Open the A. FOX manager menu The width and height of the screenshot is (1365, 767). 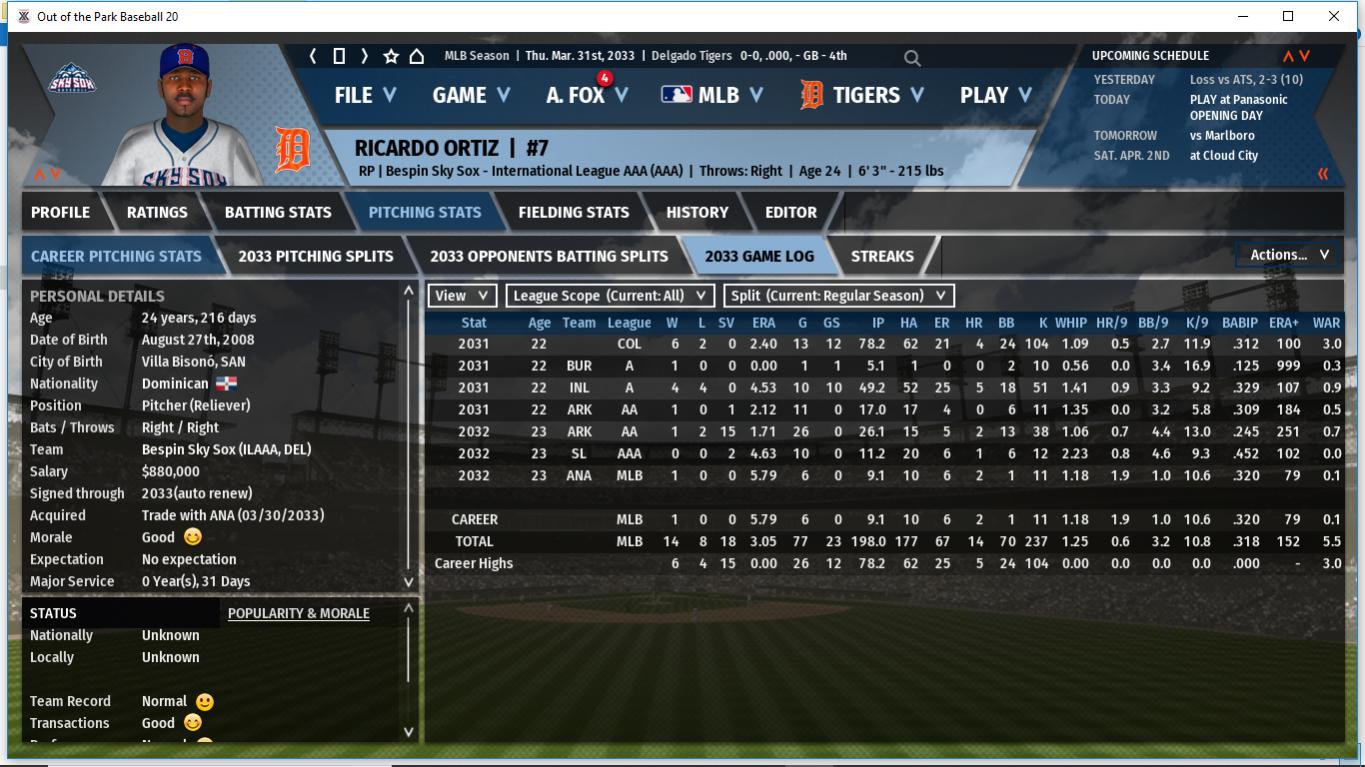tap(586, 95)
